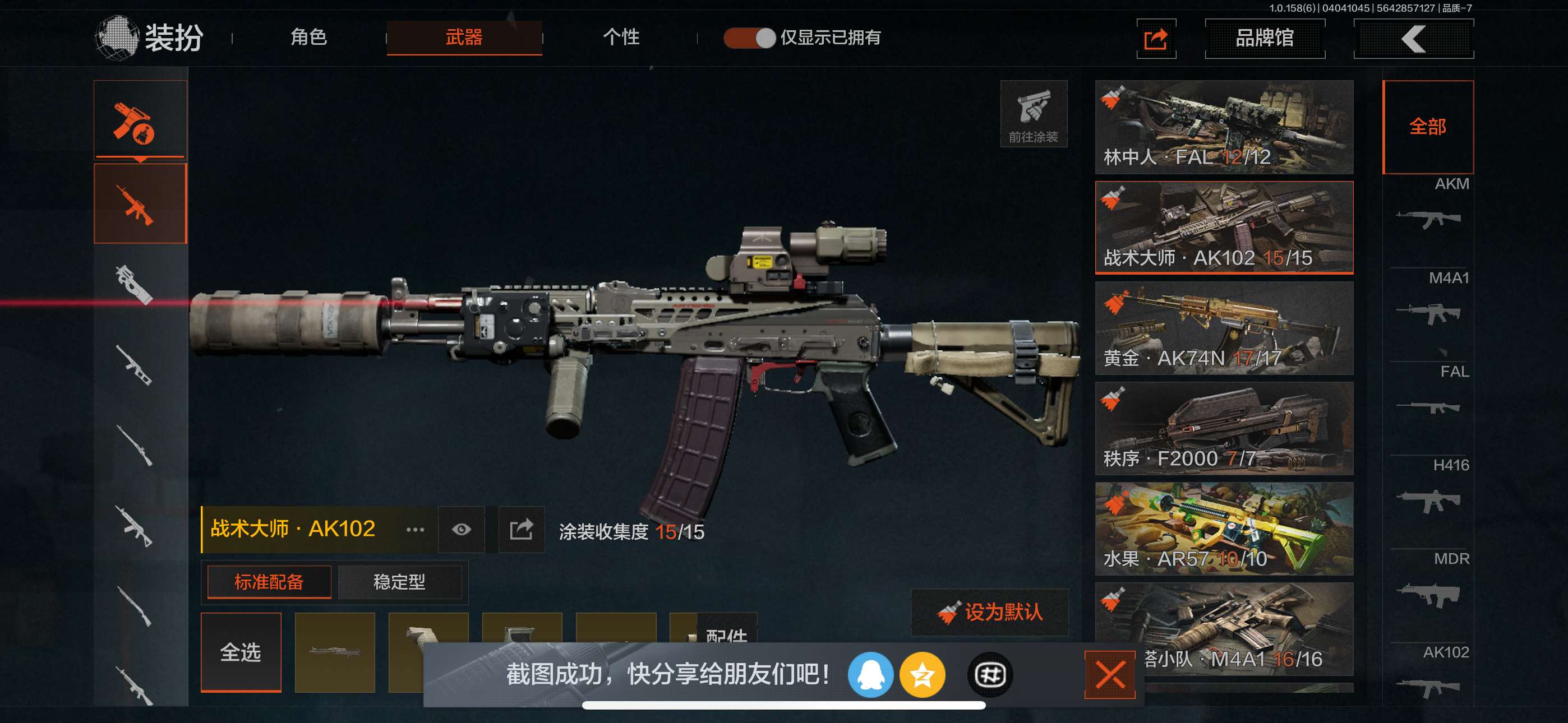
Task: Share screenshot via QQ penguin icon
Action: tap(870, 674)
